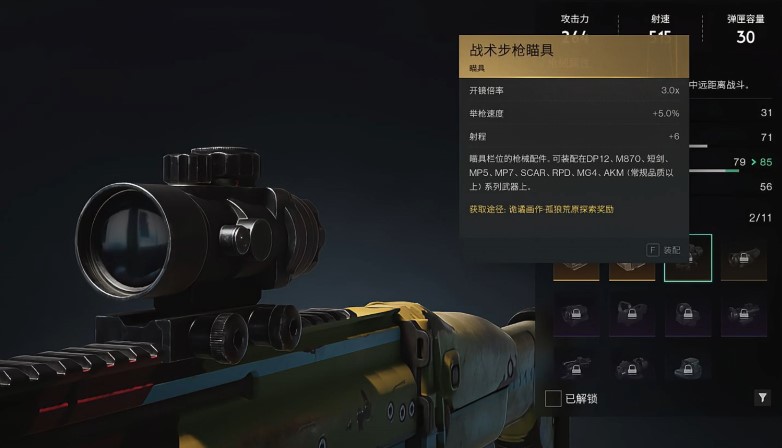This screenshot has height=448, width=782.
Task: Toggle the 已解锁 checkbox
Action: click(553, 398)
